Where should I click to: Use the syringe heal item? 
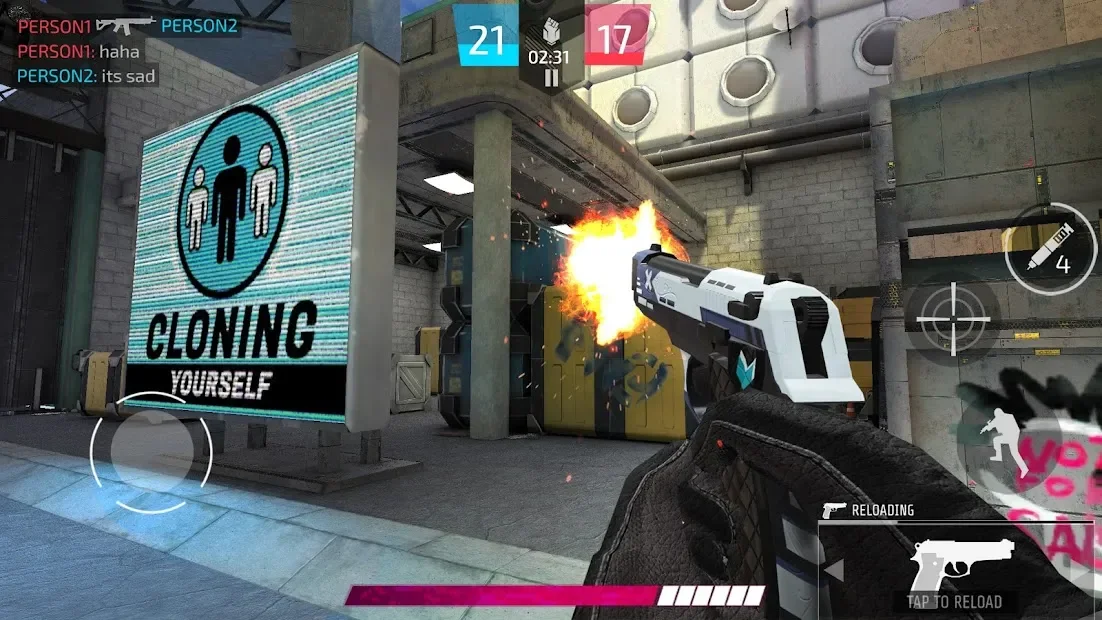tap(1051, 248)
